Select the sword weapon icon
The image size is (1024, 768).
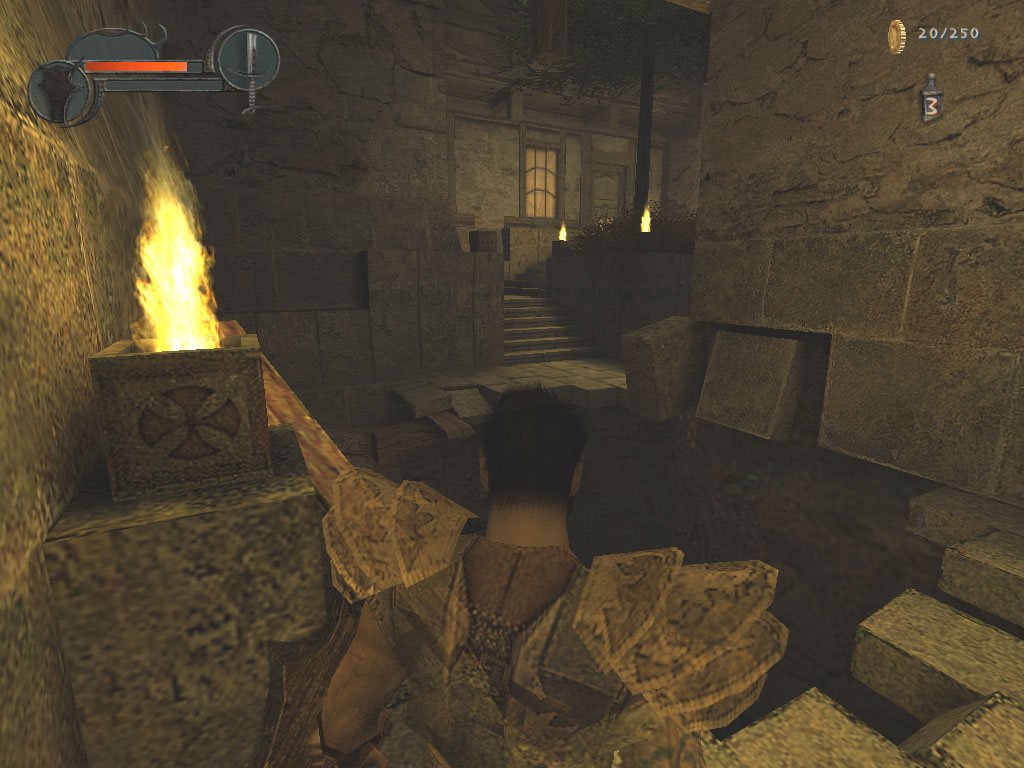pos(248,58)
